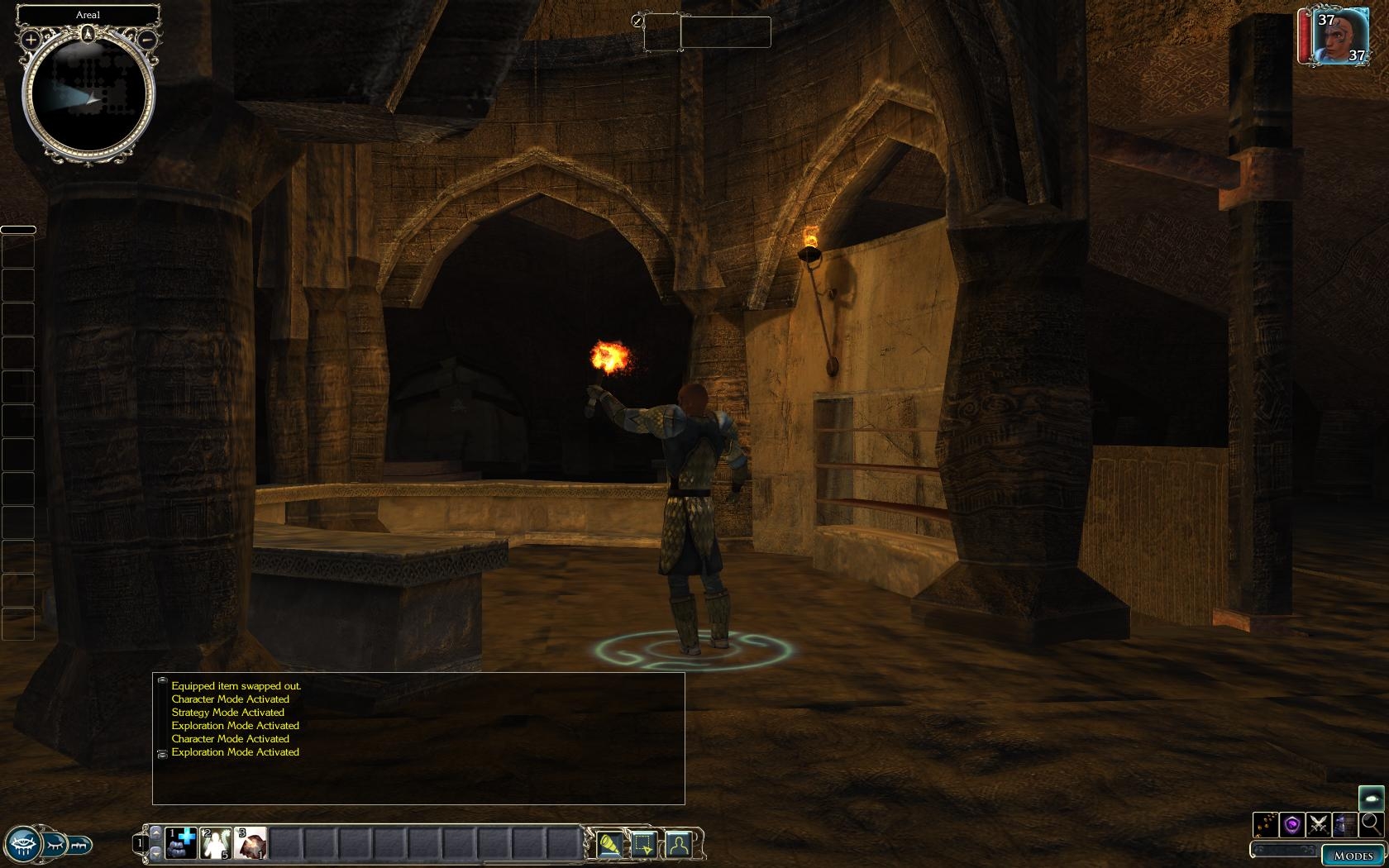This screenshot has width=1389, height=868.
Task: Use the blue cross healing item in hotbar slot 1
Action: click(181, 844)
